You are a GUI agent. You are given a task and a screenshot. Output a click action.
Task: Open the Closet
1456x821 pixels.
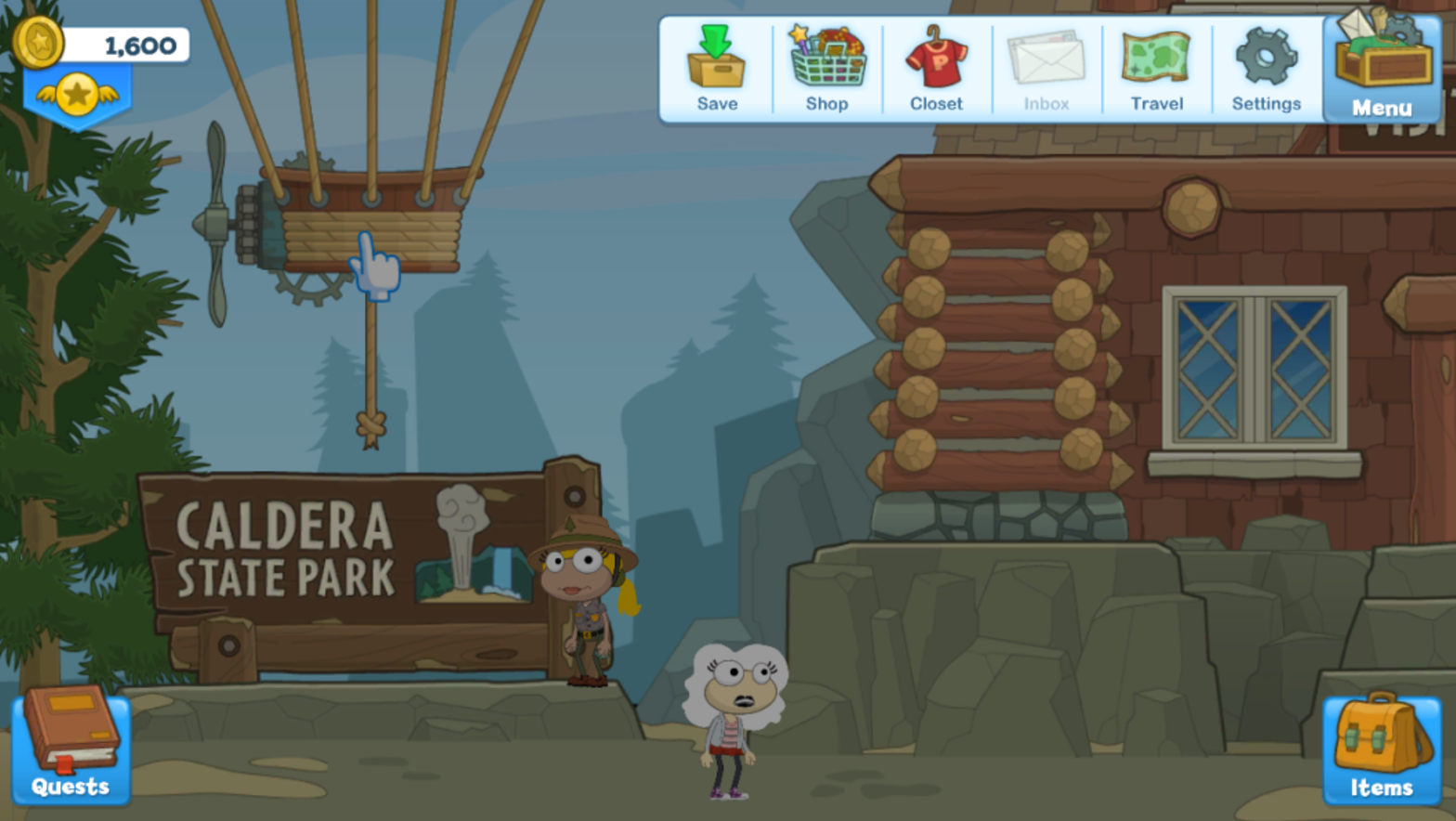[x=936, y=70]
